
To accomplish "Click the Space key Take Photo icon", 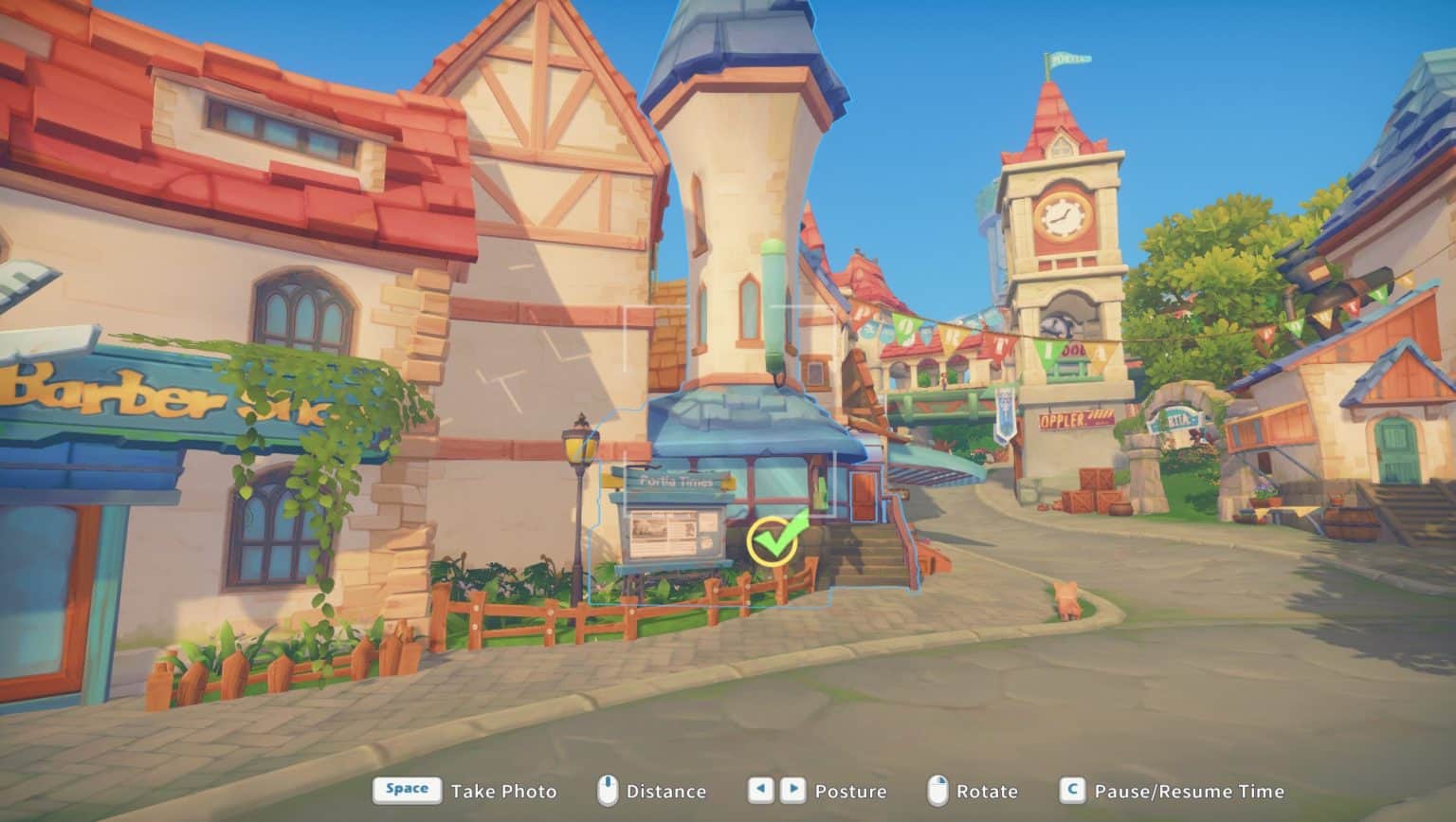I will (x=406, y=790).
